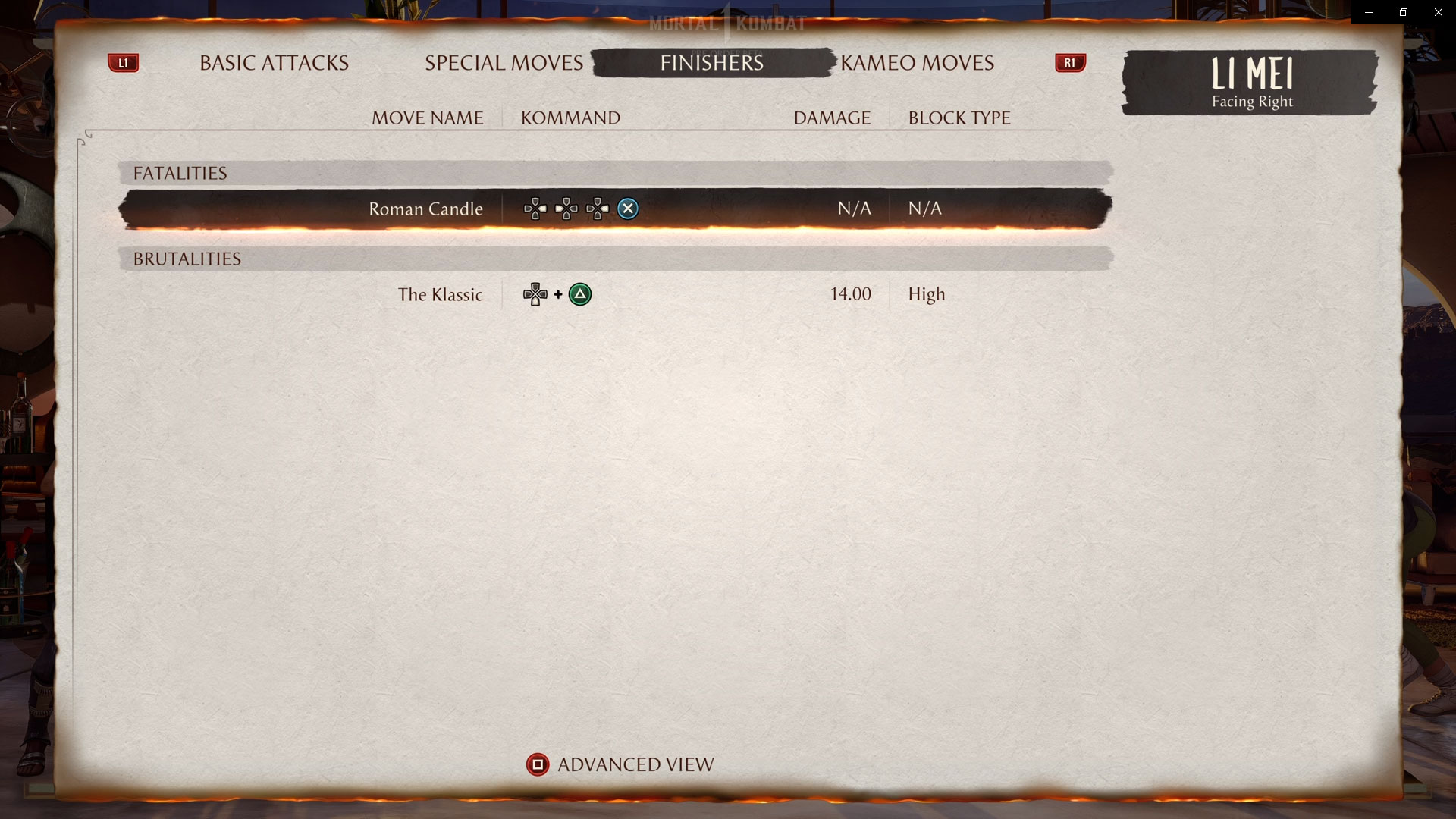Select the Roman Candle fatality row

(x=614, y=209)
